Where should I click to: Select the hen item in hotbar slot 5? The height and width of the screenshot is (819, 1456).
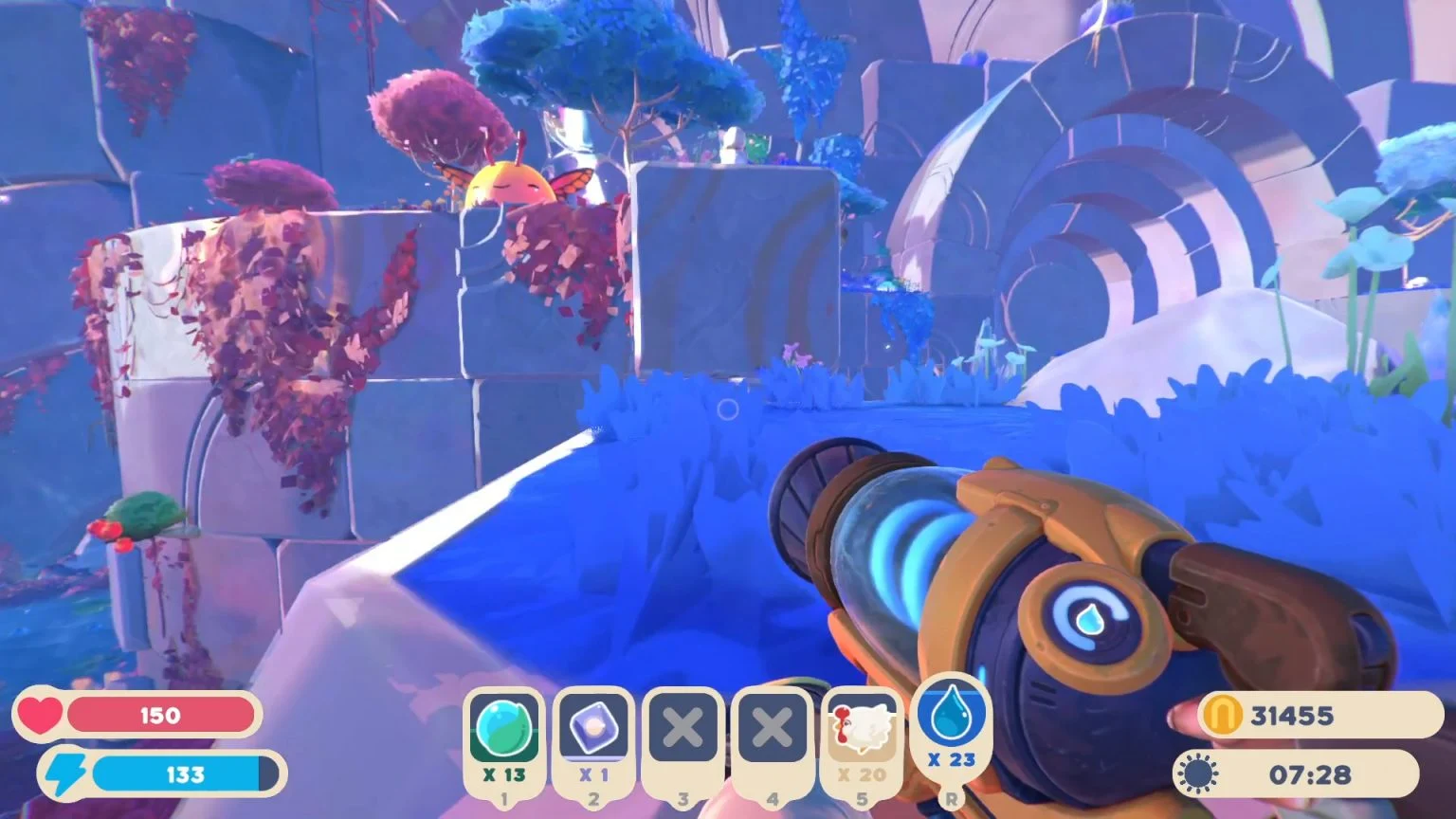coord(862,724)
